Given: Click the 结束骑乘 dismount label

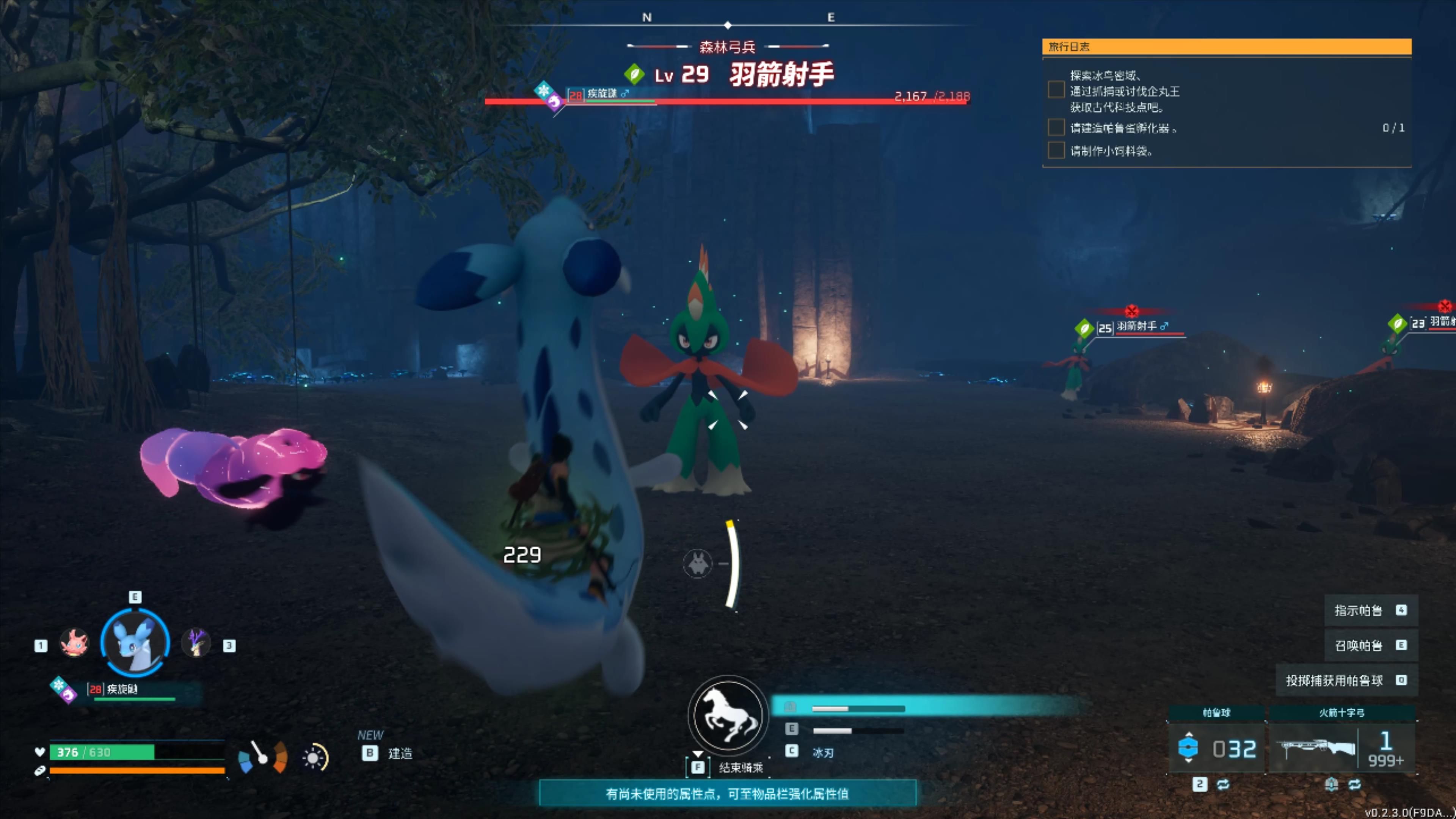Looking at the screenshot, I should 741,767.
